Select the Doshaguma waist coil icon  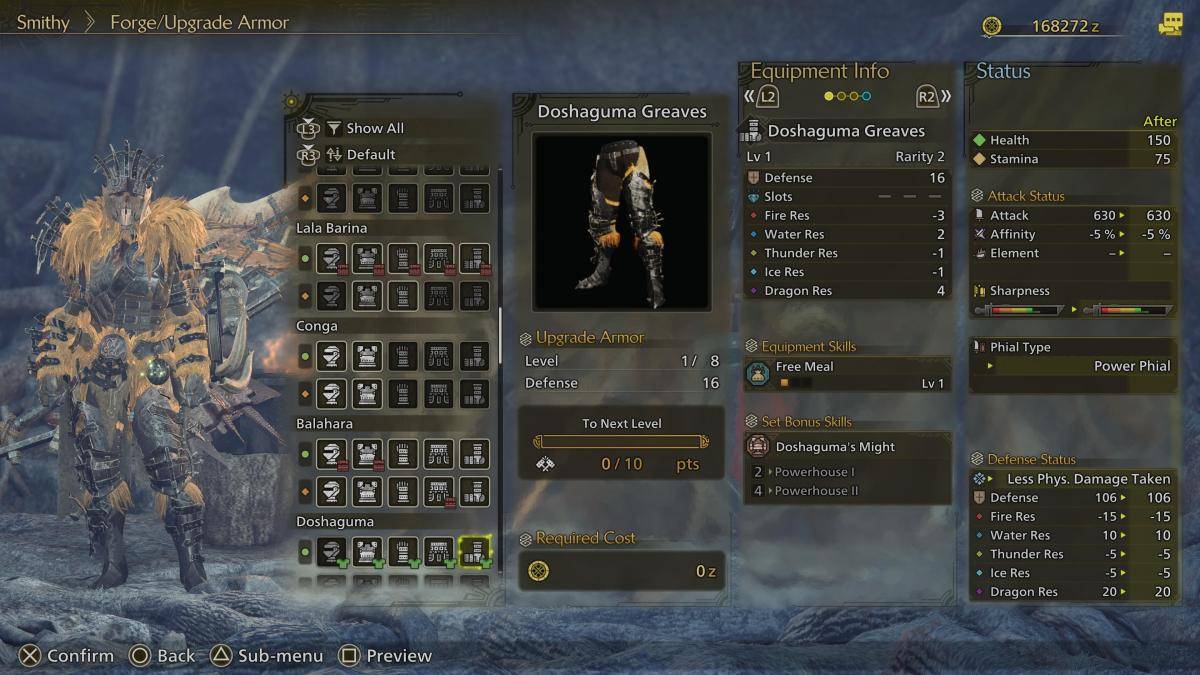[x=438, y=551]
